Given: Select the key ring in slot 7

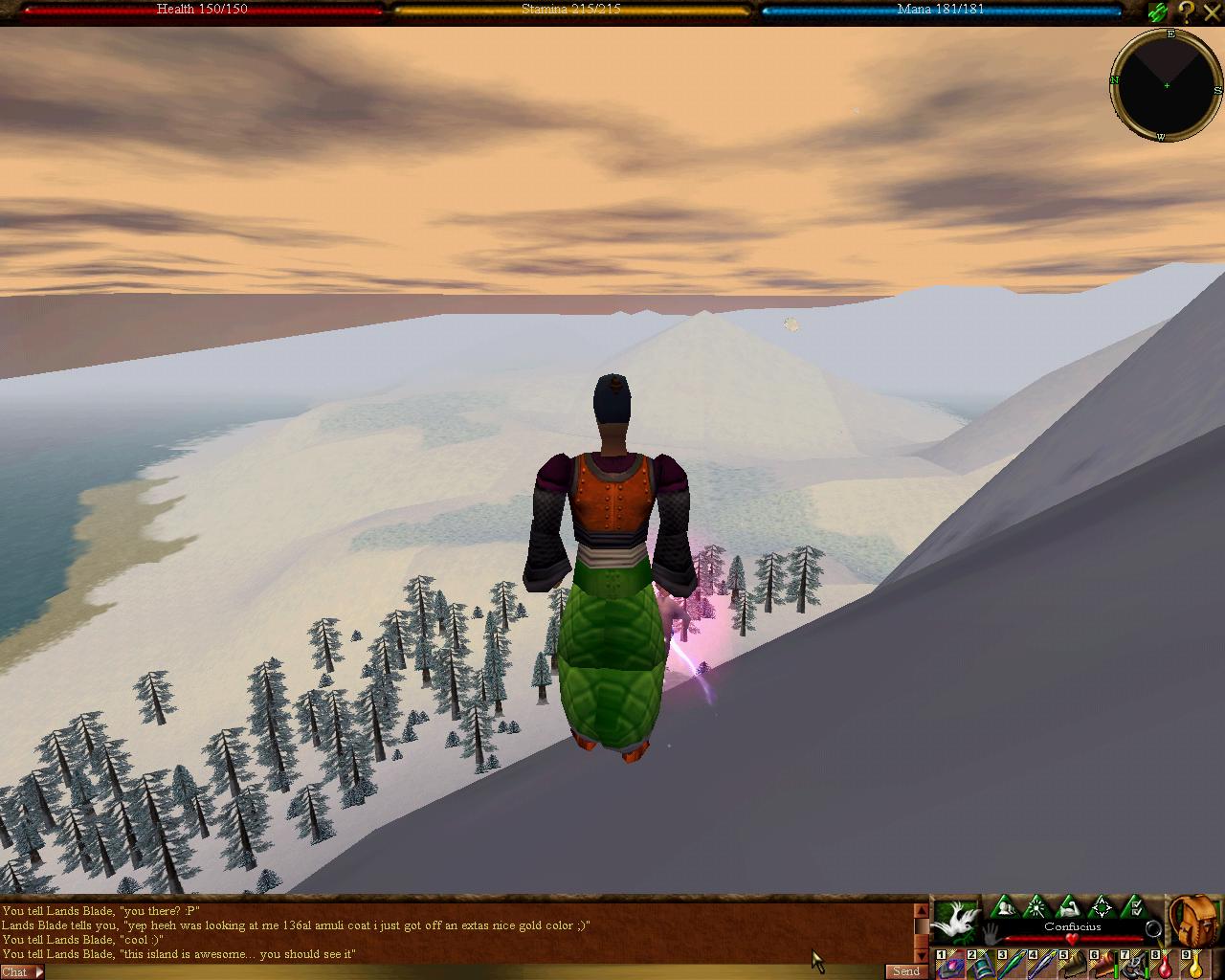Looking at the screenshot, I should 1134,965.
